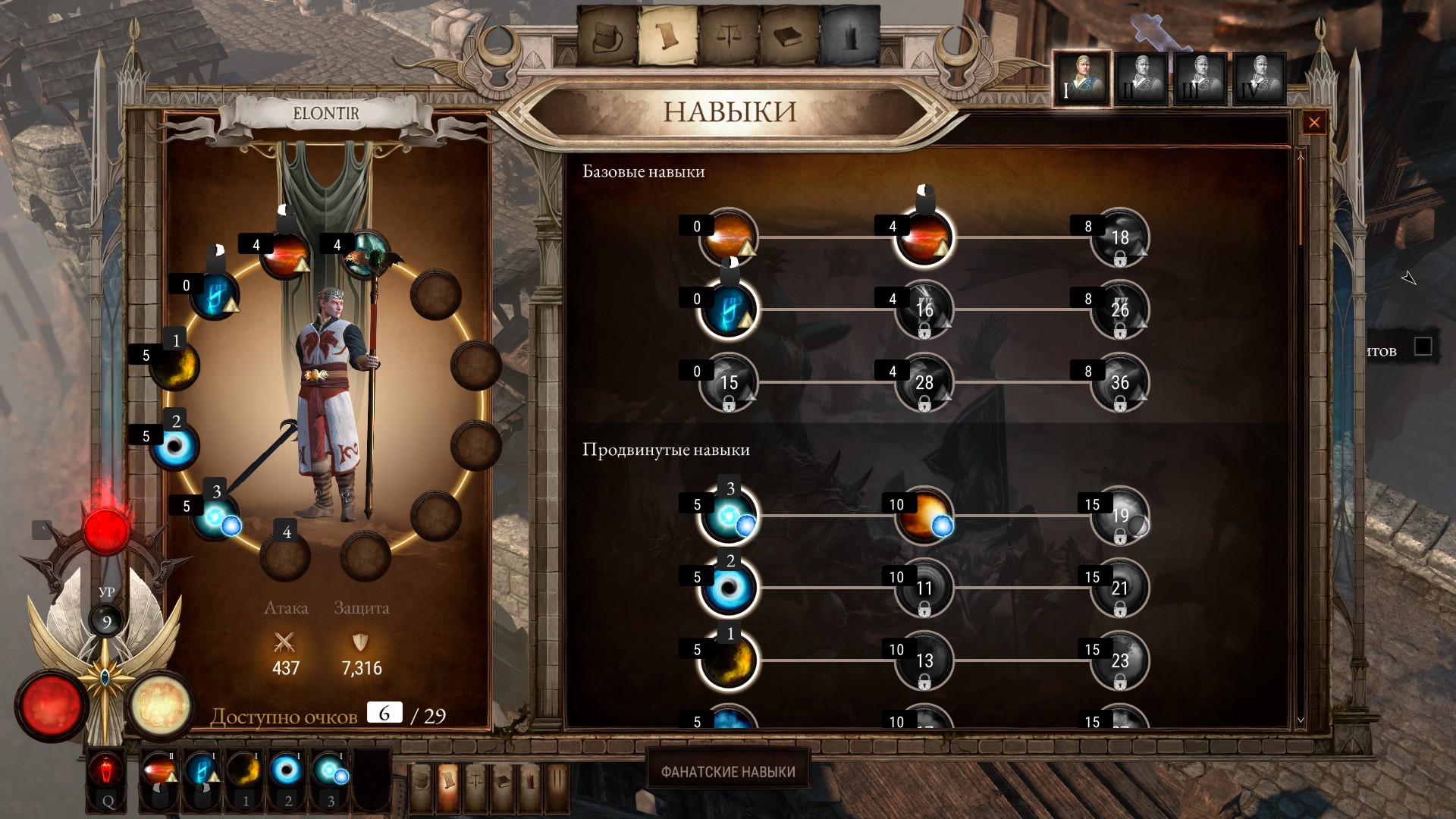Close the skills window with the X
The image size is (1456, 819).
tap(1314, 123)
